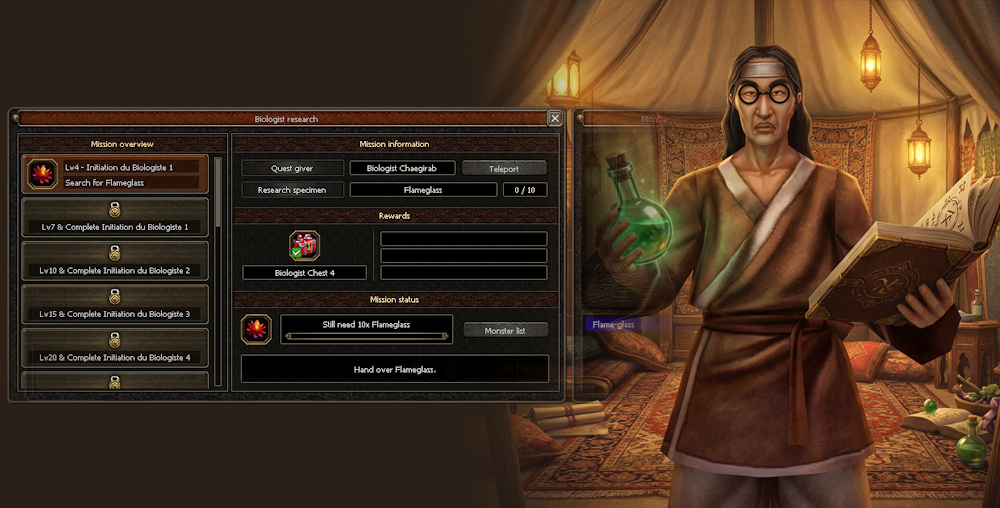Open the Monster list
This screenshot has width=1000, height=508.
[x=505, y=330]
